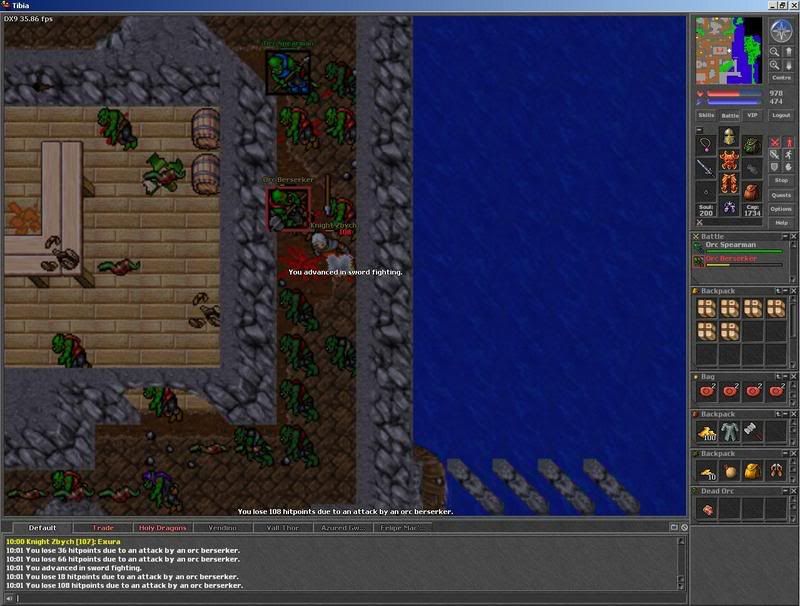Open the Options menu
Image resolution: width=800 pixels, height=606 pixels.
click(x=781, y=209)
